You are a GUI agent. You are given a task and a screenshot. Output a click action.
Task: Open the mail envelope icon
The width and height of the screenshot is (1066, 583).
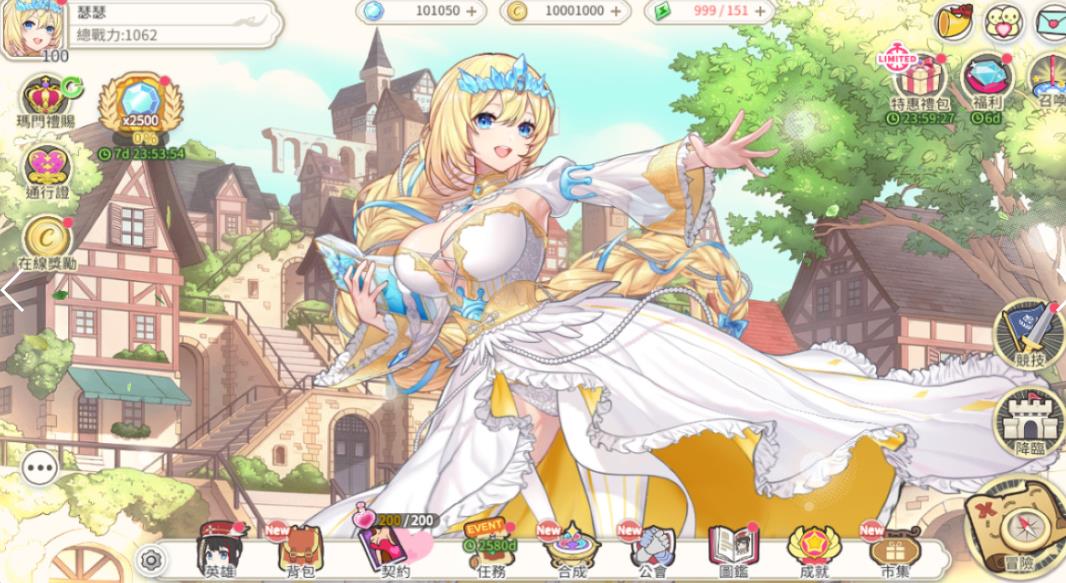pyautogui.click(x=1049, y=20)
